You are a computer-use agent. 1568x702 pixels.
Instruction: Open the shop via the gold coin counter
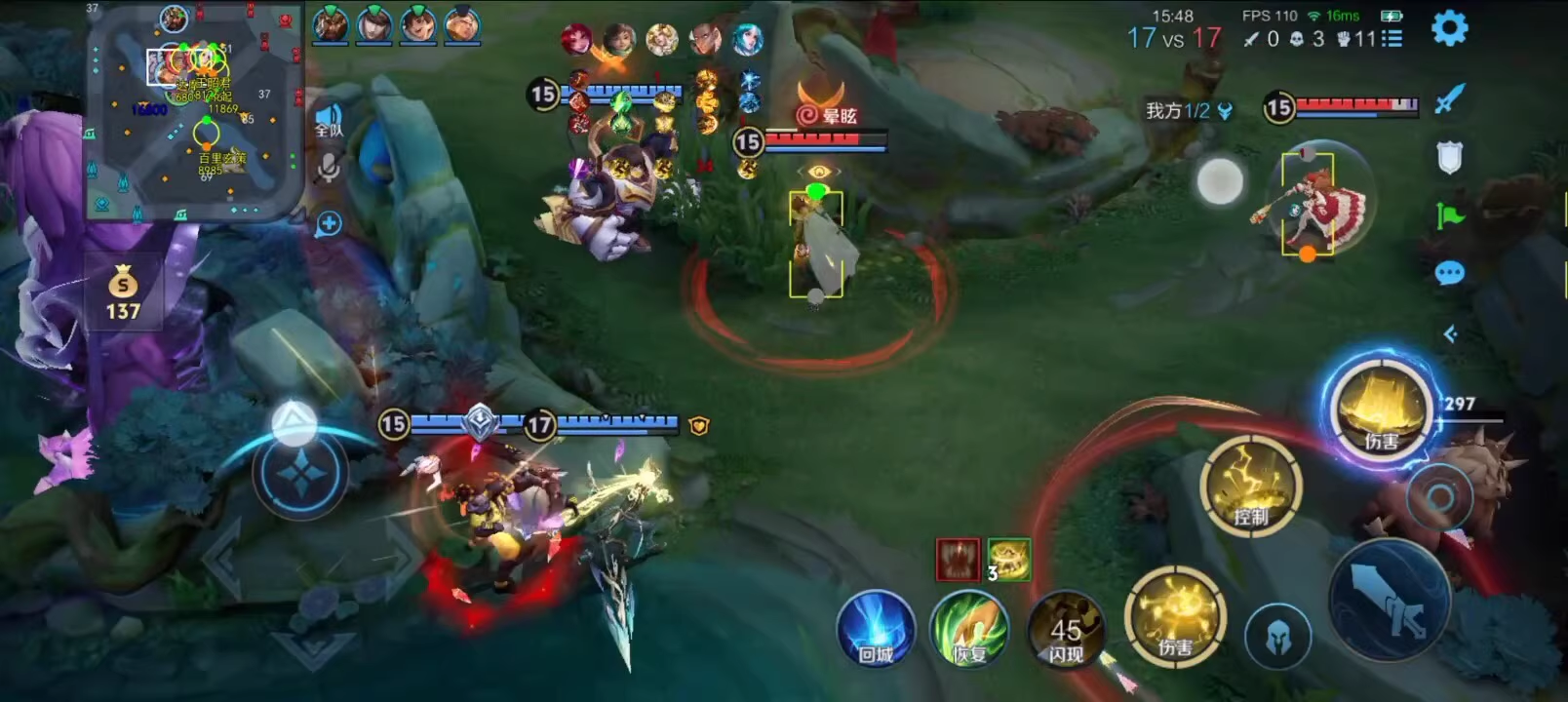pyautogui.click(x=123, y=292)
